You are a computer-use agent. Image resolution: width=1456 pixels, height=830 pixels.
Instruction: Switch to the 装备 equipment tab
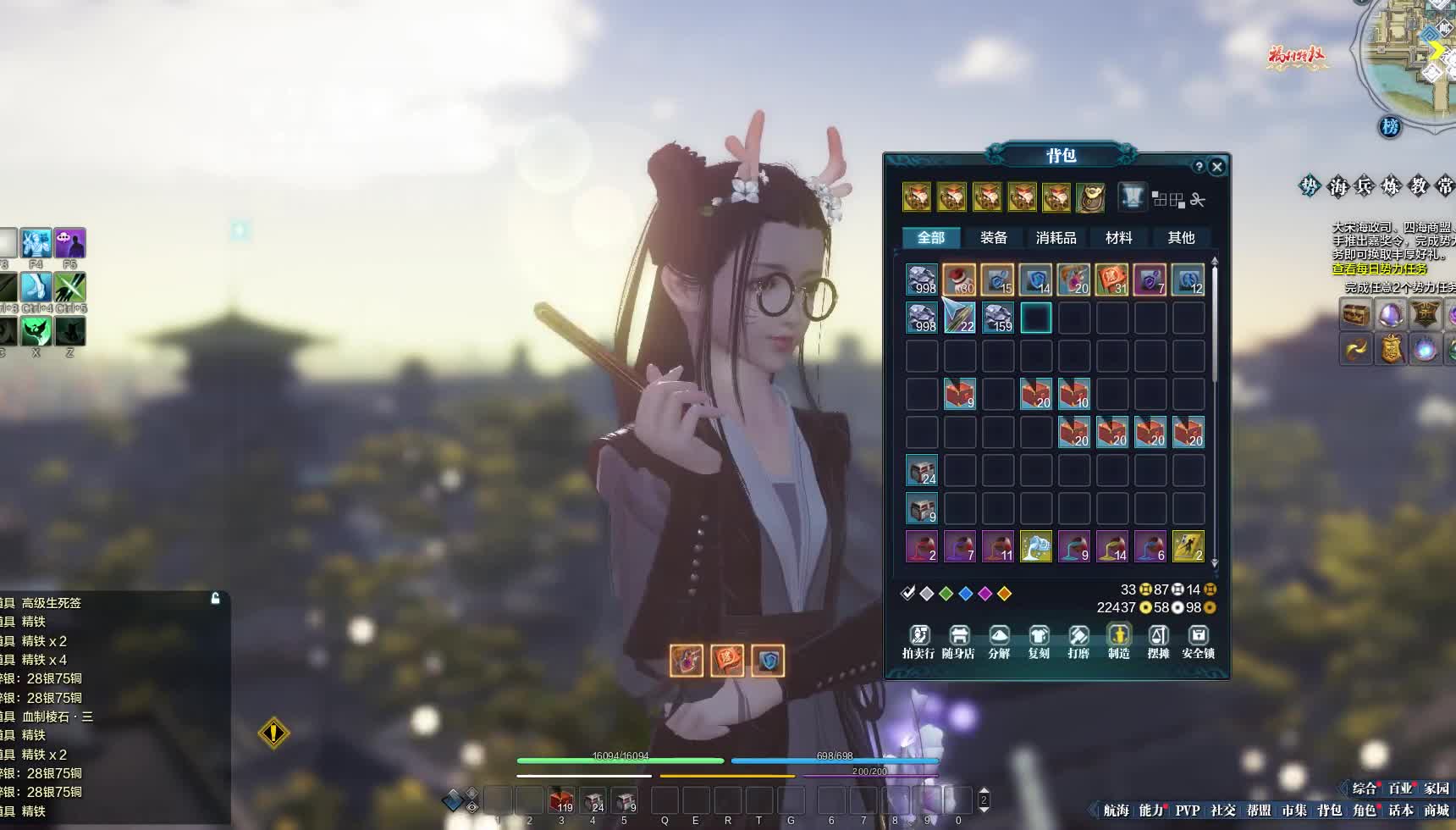click(994, 238)
